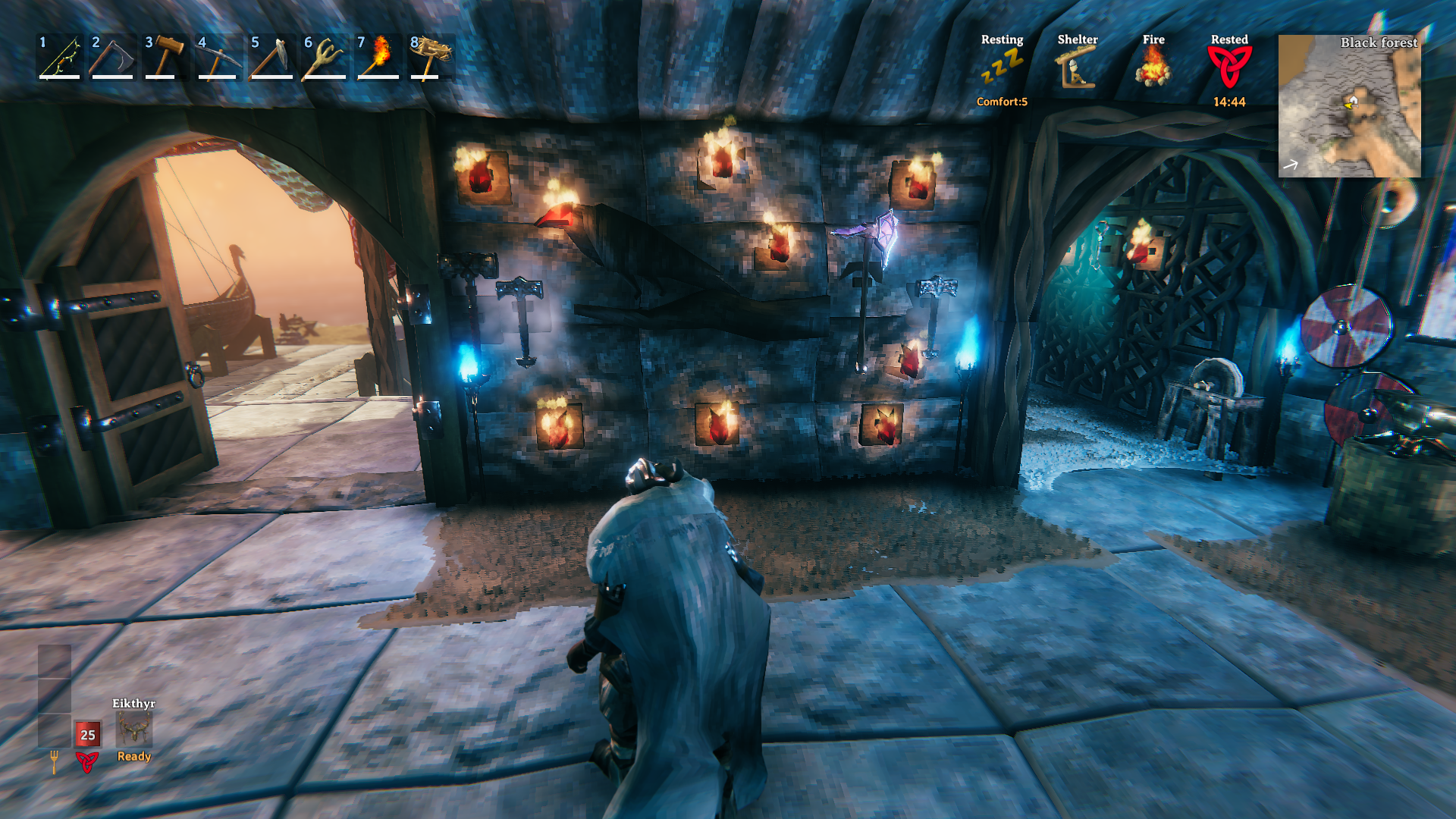Equip the cultivator from slot 6

(x=325, y=57)
